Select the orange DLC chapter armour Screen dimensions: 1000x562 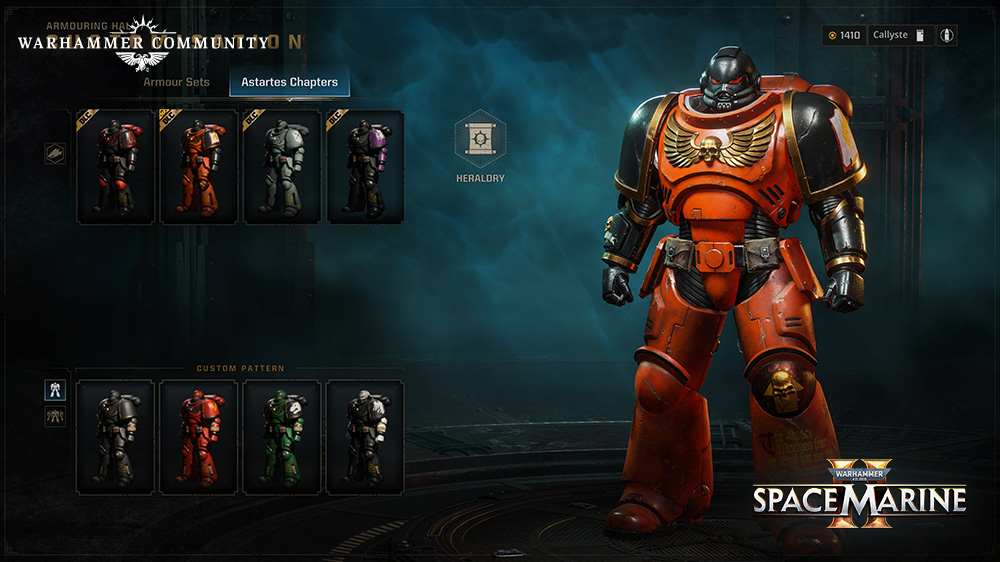click(x=198, y=168)
